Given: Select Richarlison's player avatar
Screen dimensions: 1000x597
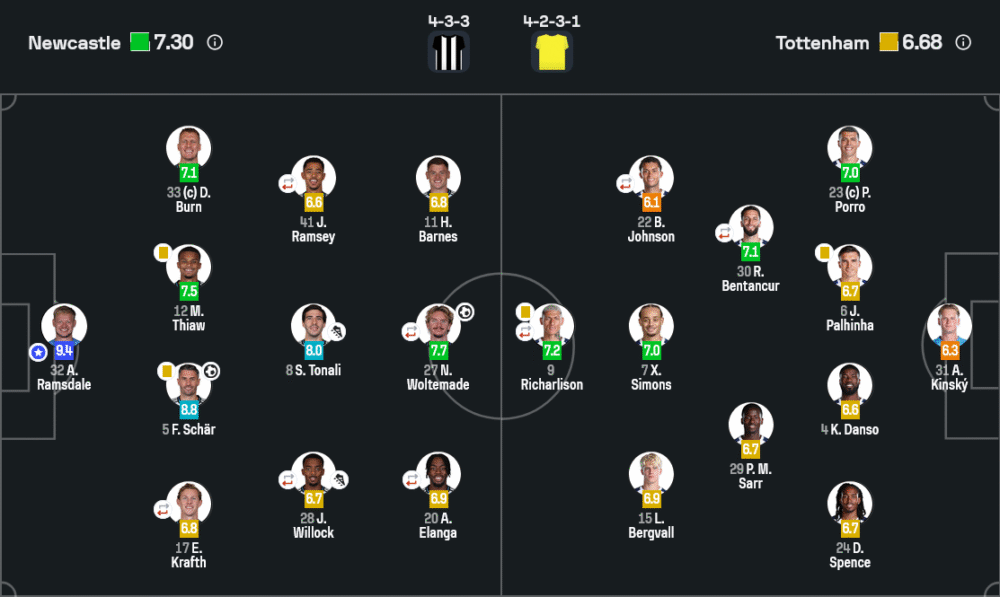Looking at the screenshot, I should 551,325.
